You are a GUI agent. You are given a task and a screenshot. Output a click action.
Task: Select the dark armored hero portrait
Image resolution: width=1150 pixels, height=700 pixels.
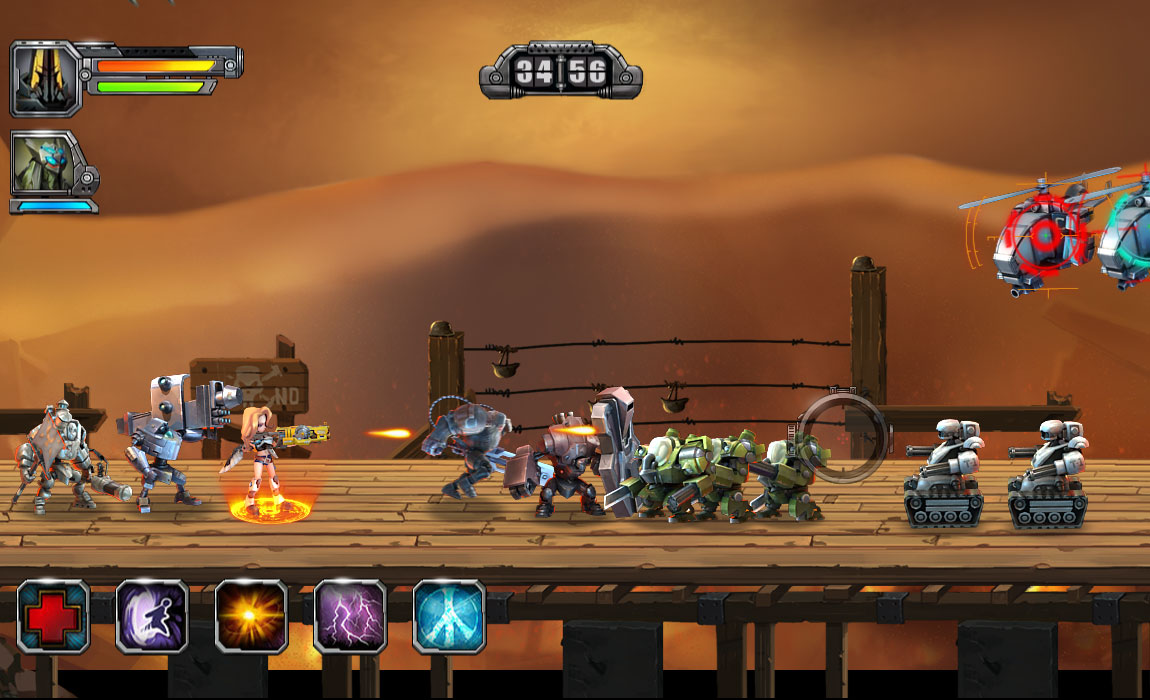(45, 77)
